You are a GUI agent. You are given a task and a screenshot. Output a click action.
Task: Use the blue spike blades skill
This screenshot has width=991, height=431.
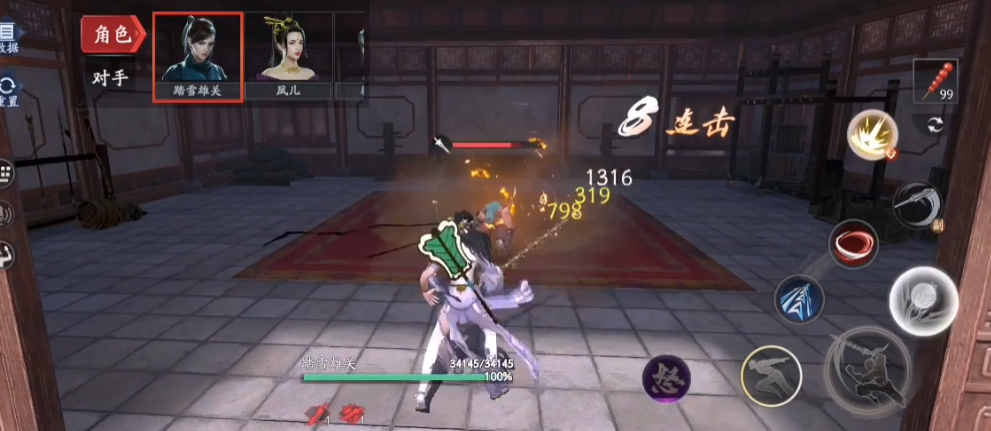799,299
